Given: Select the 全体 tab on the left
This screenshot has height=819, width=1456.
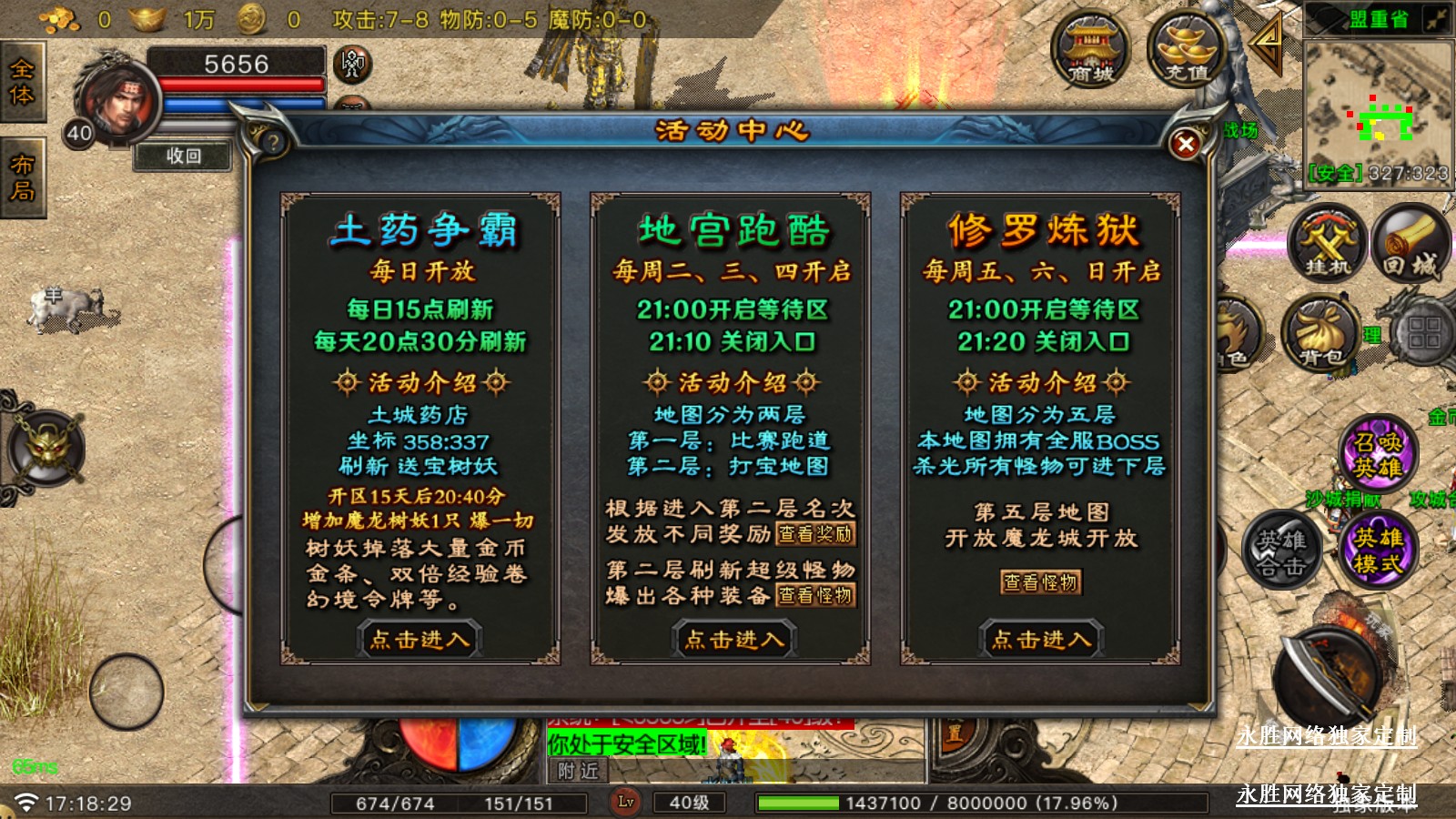Looking at the screenshot, I should [22, 84].
